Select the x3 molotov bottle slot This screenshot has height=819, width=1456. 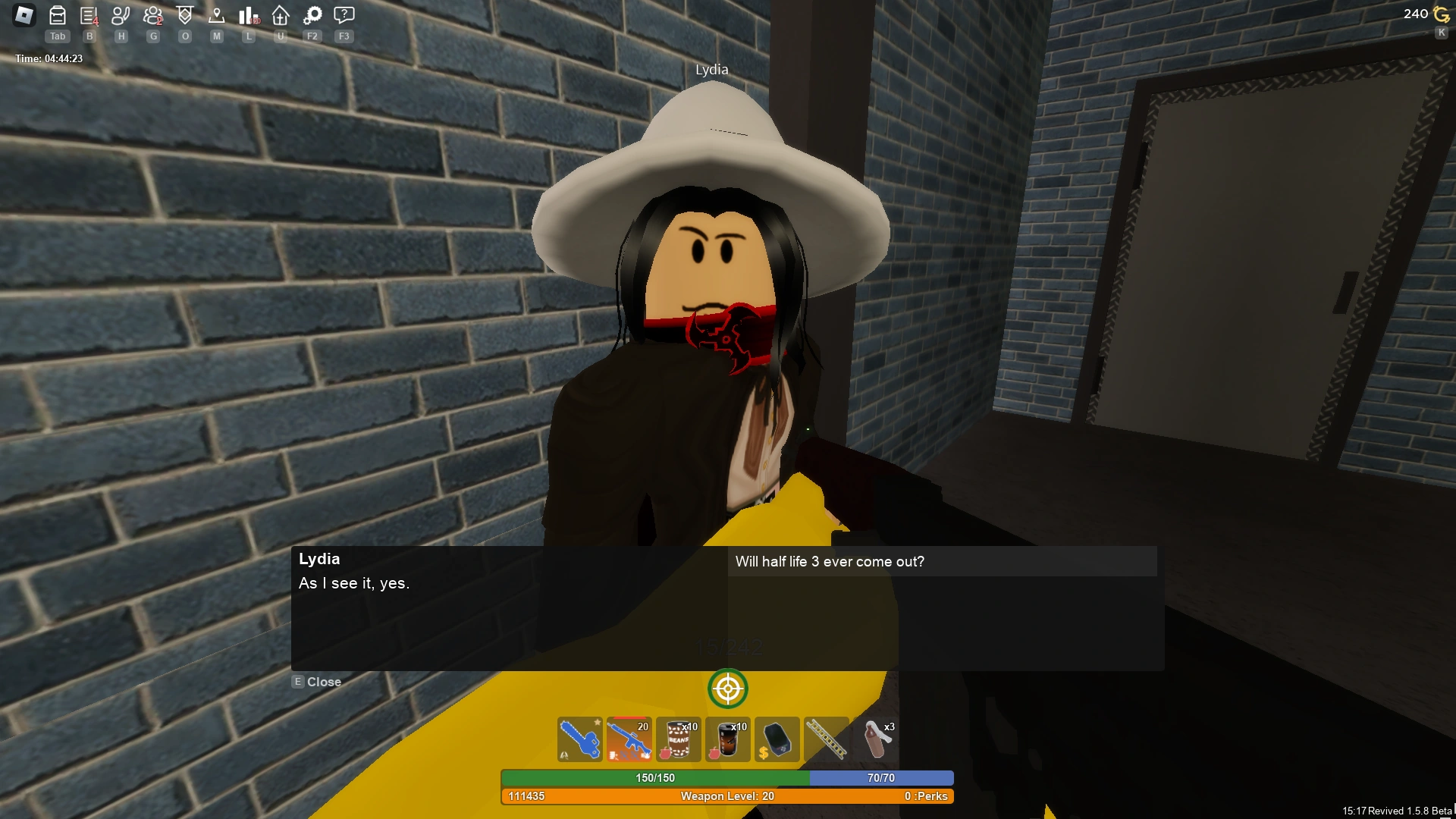pos(876,739)
